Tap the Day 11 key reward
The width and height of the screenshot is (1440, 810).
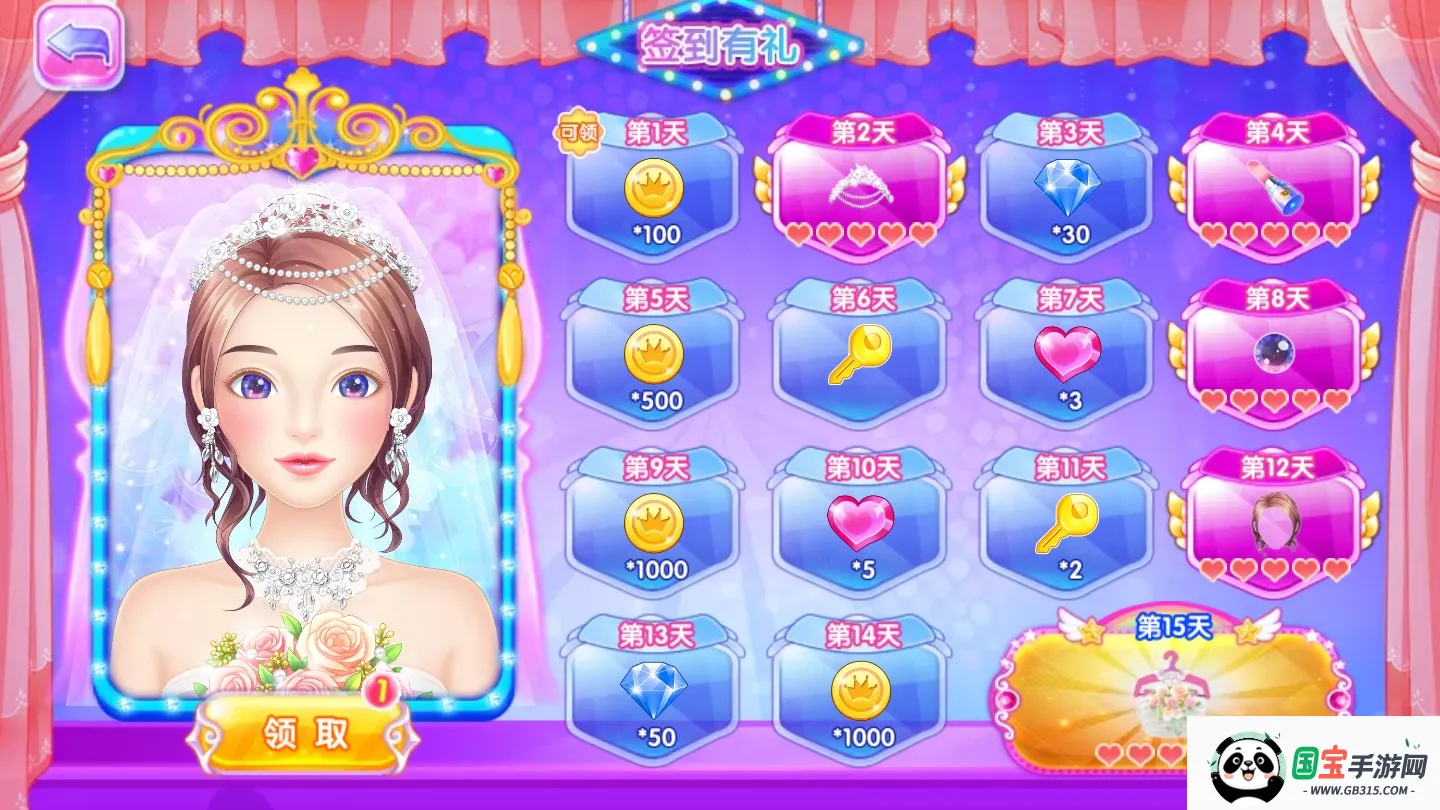tap(1066, 522)
